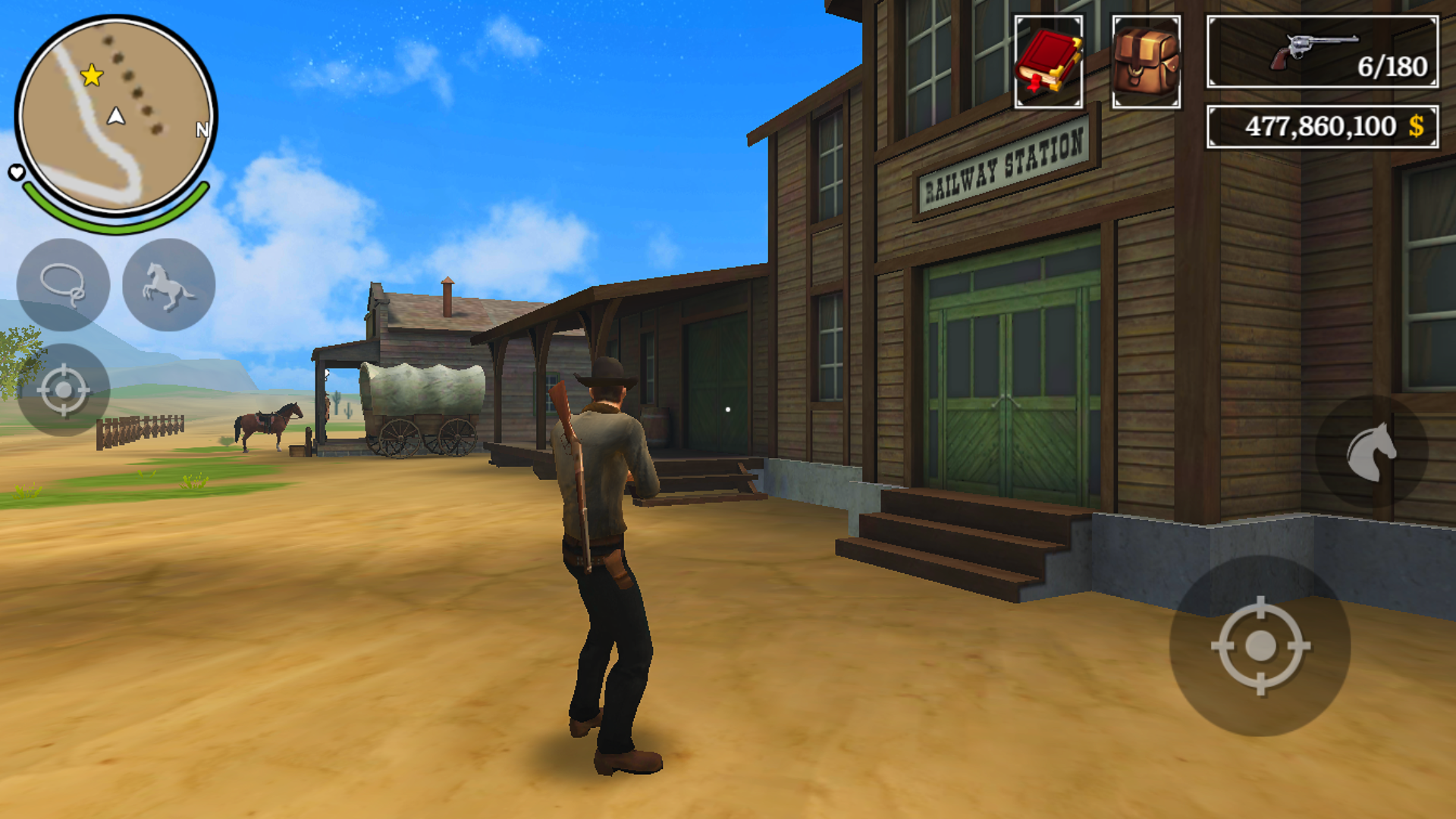1456x819 pixels.
Task: Tap the N compass letter on the minimap
Action: (201, 130)
